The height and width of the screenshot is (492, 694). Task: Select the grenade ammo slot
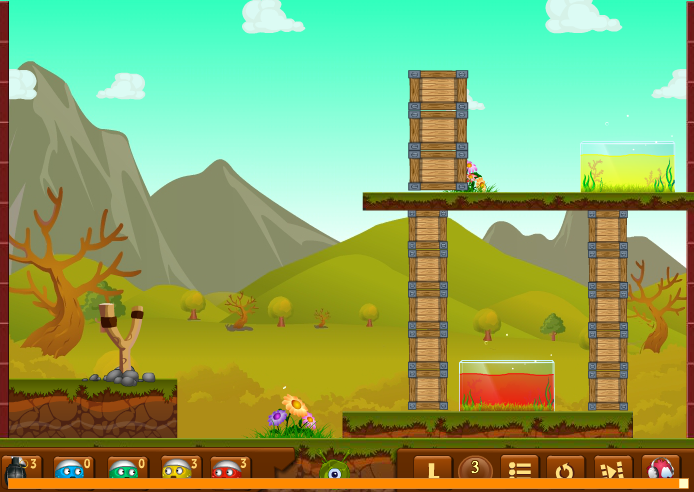click(x=20, y=468)
